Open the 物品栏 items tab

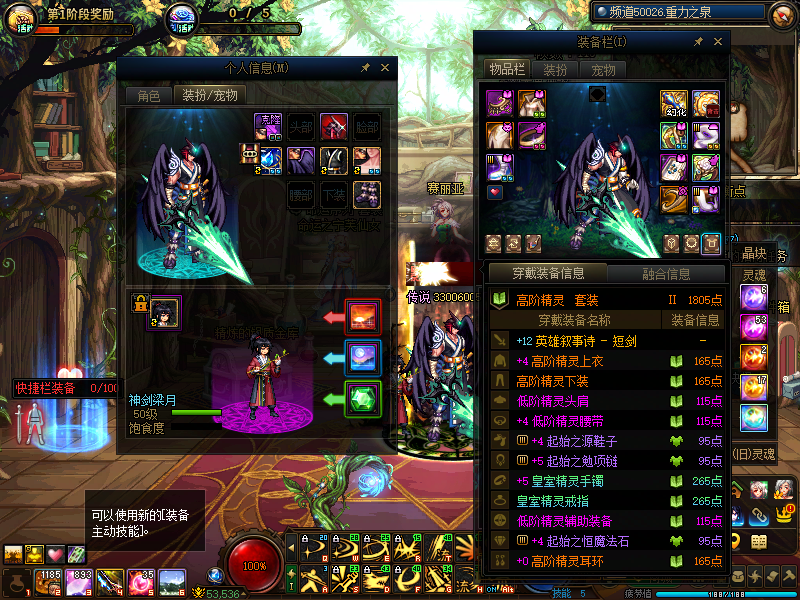click(x=506, y=69)
